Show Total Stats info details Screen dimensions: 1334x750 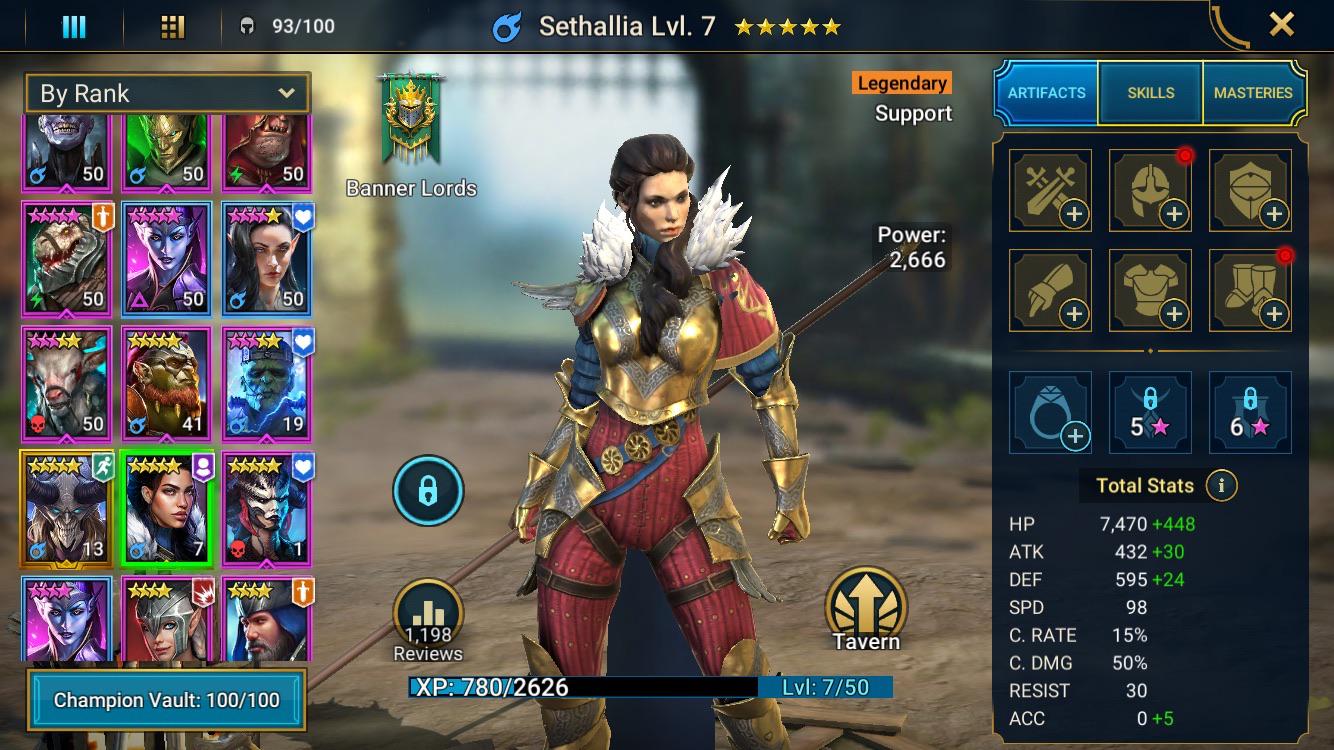(1221, 486)
